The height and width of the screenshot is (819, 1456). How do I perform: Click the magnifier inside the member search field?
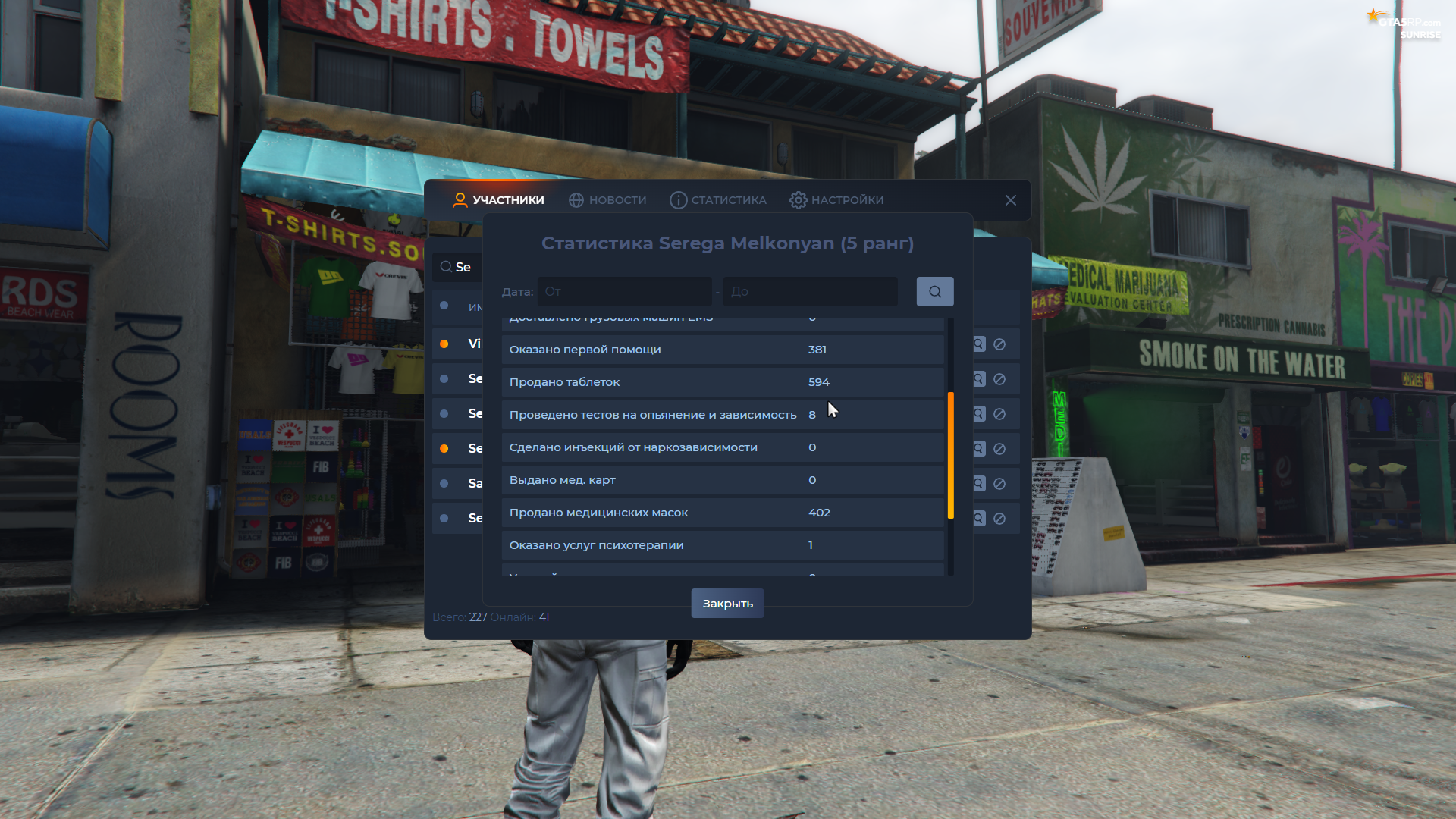coord(446,267)
